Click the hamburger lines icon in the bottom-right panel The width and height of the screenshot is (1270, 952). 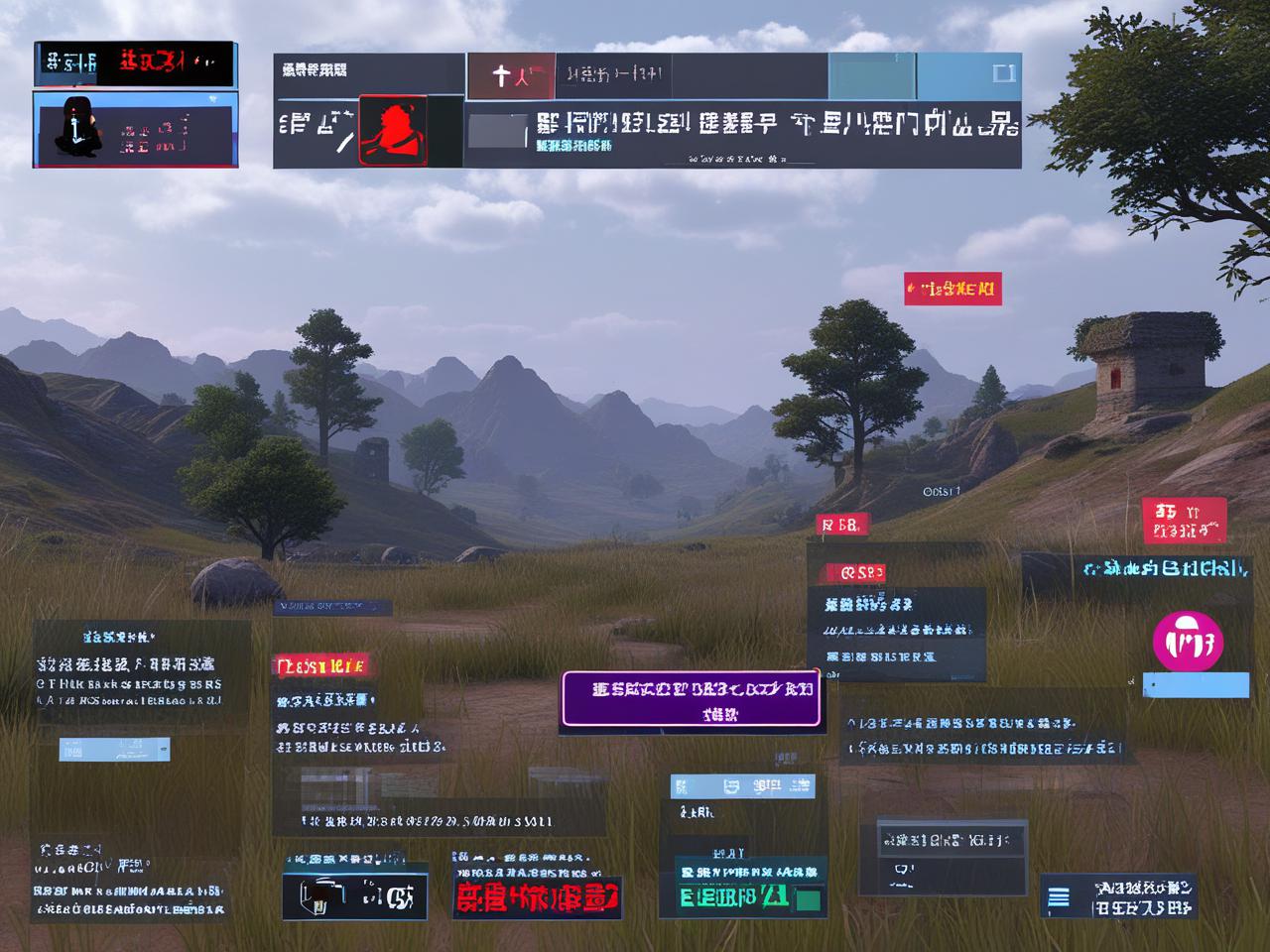pos(1060,896)
